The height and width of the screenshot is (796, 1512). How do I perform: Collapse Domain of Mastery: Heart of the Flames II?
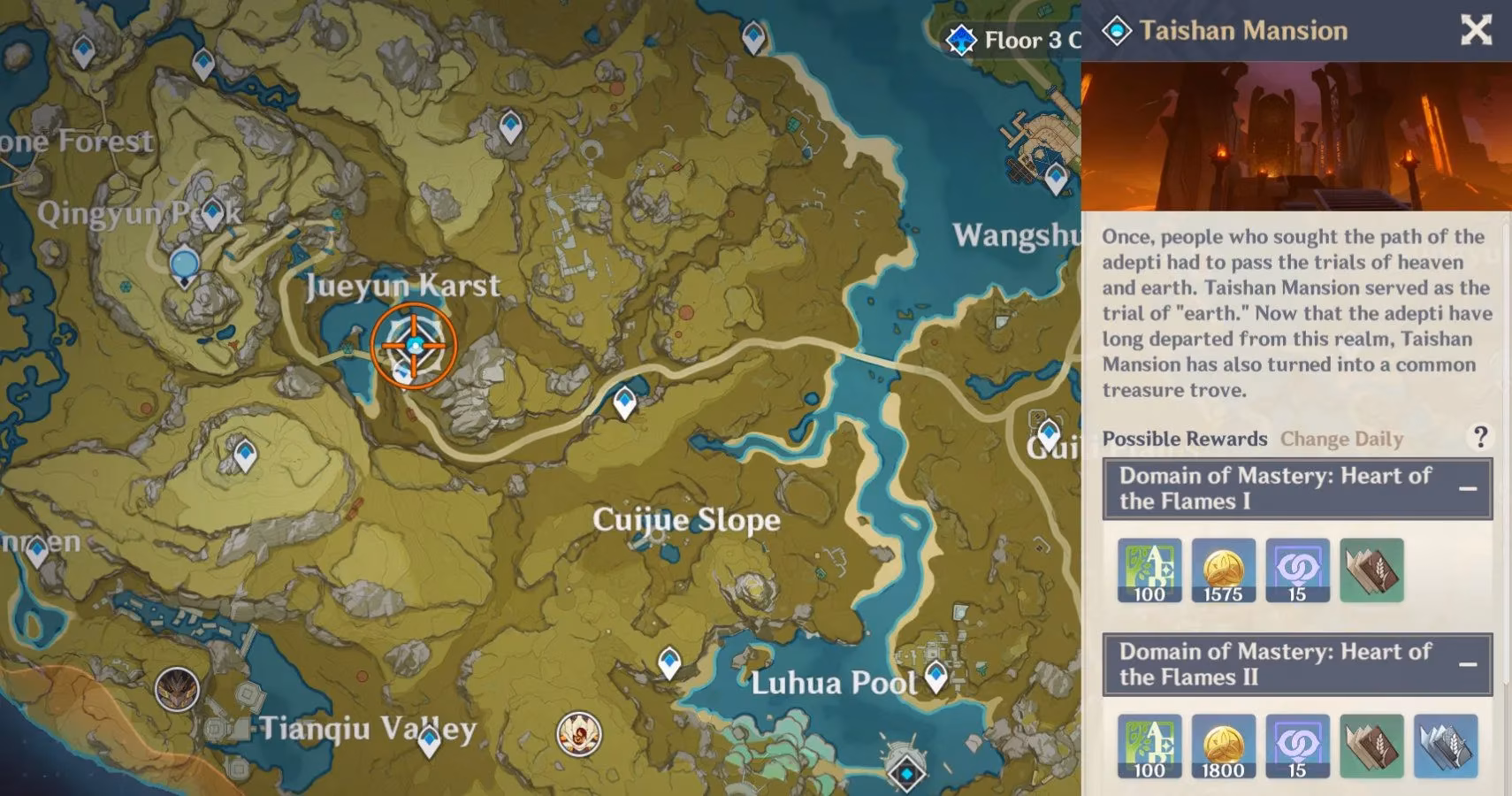(x=1467, y=662)
